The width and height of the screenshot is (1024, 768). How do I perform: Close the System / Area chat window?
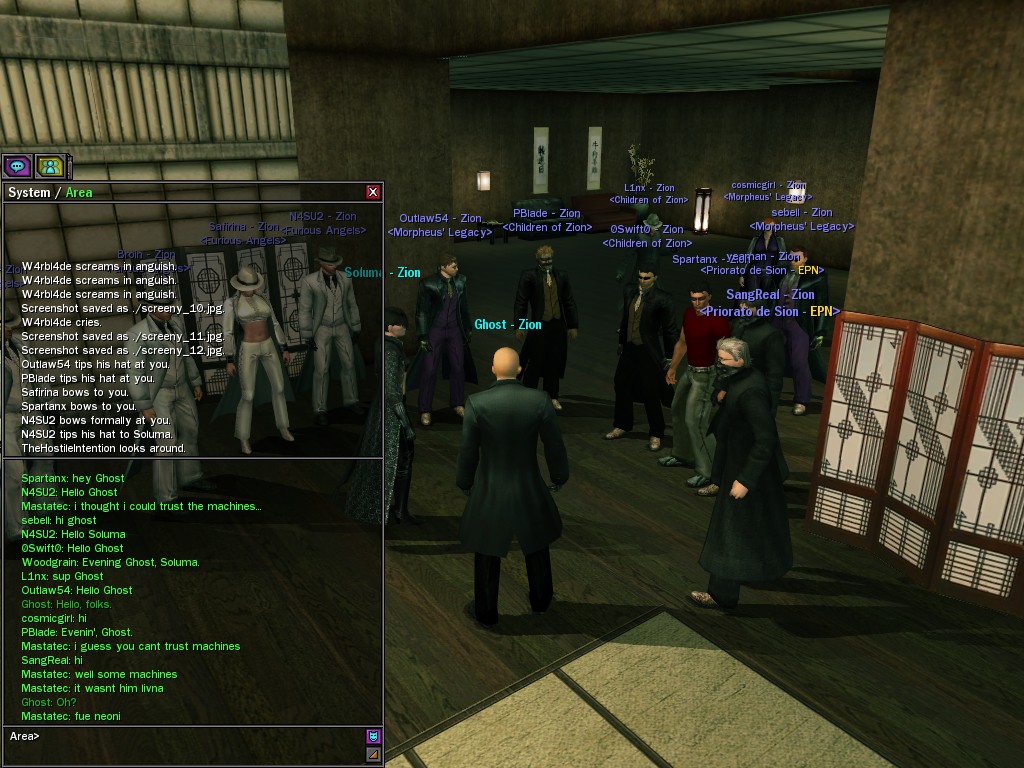tap(373, 192)
